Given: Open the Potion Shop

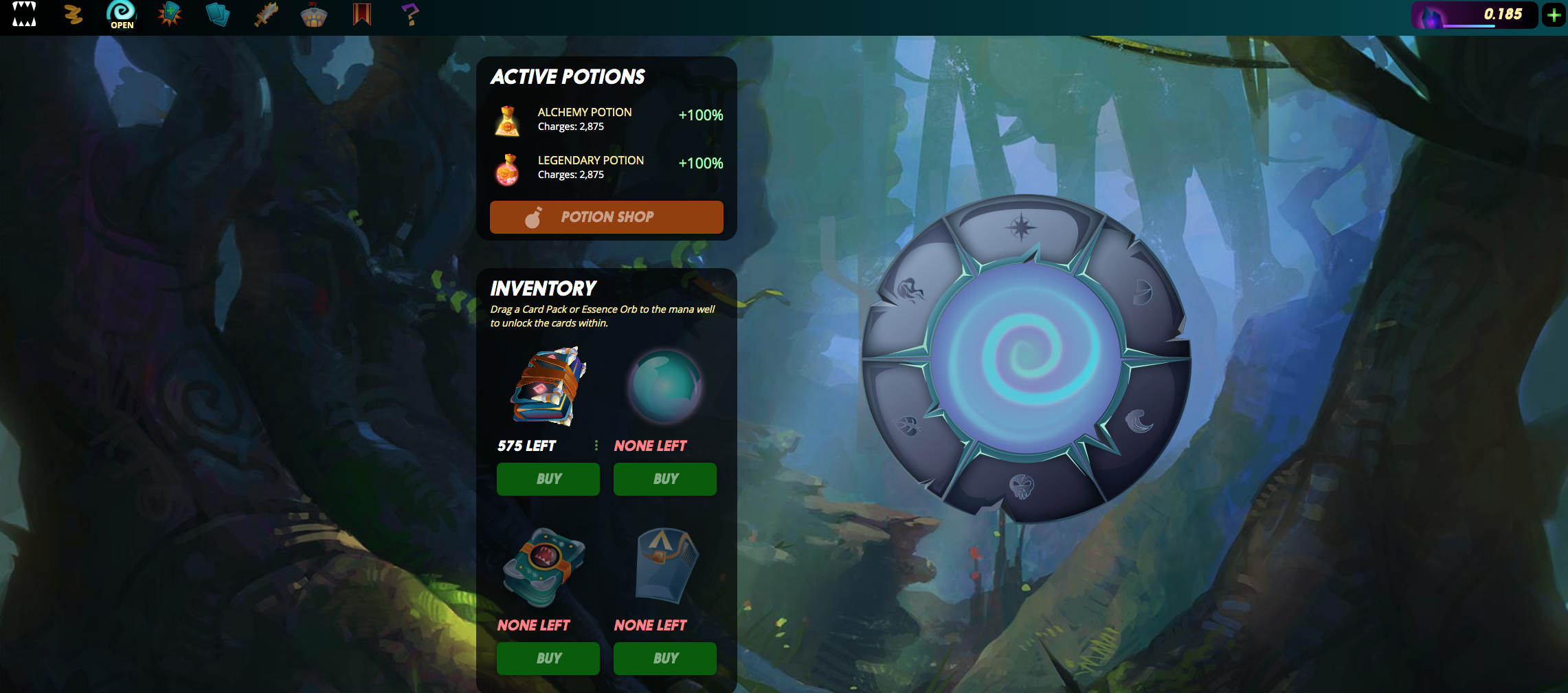Looking at the screenshot, I should tap(606, 217).
